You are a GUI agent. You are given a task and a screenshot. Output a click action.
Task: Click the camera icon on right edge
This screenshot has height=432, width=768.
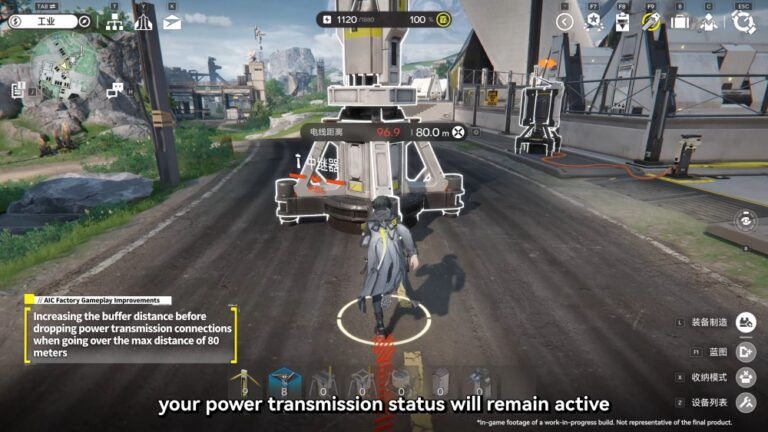[745, 221]
